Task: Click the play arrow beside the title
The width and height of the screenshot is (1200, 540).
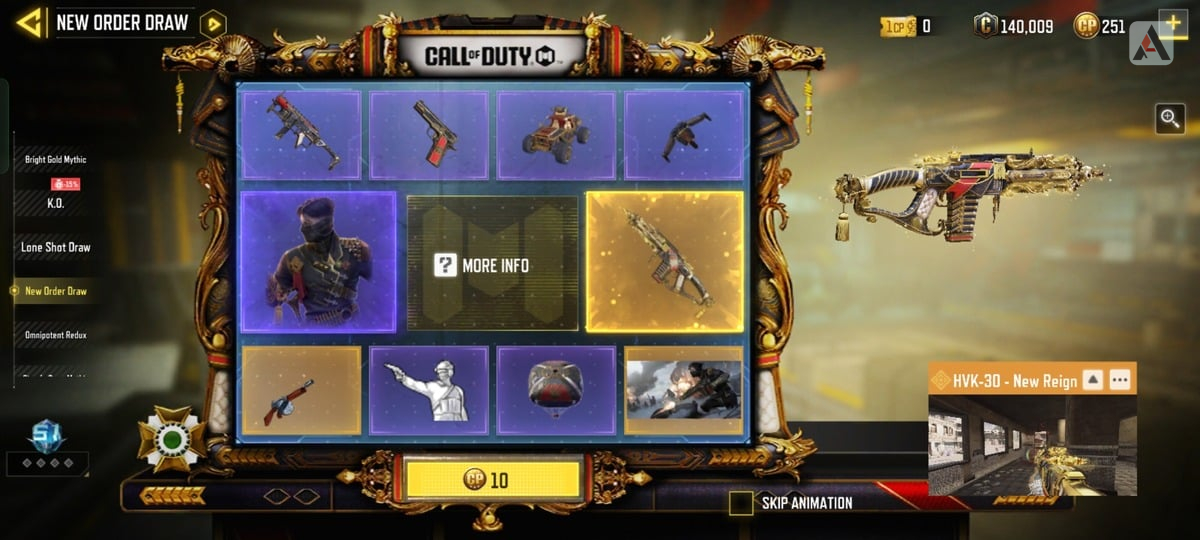Action: [212, 24]
